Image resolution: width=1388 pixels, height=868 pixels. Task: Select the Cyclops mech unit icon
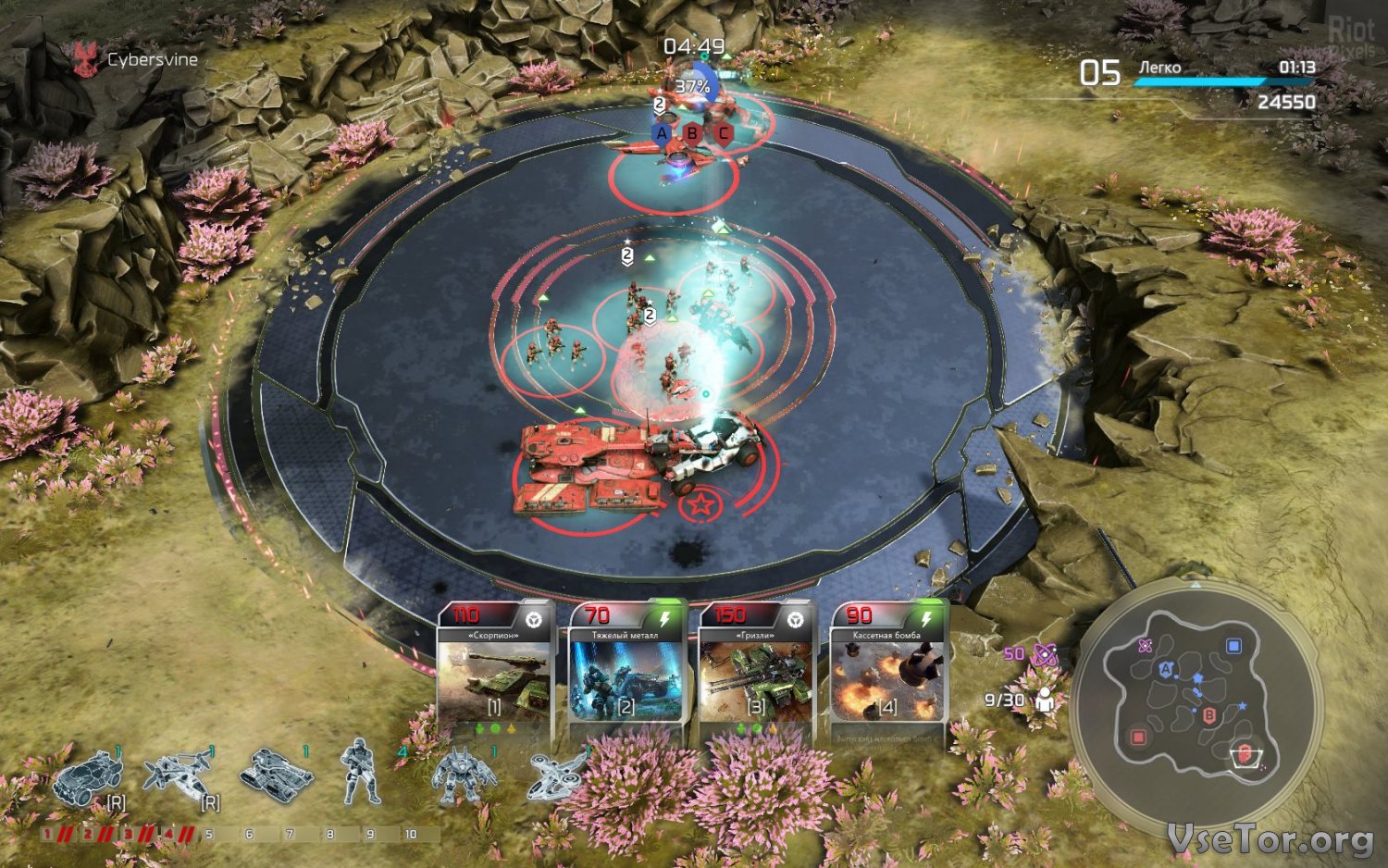[x=458, y=774]
